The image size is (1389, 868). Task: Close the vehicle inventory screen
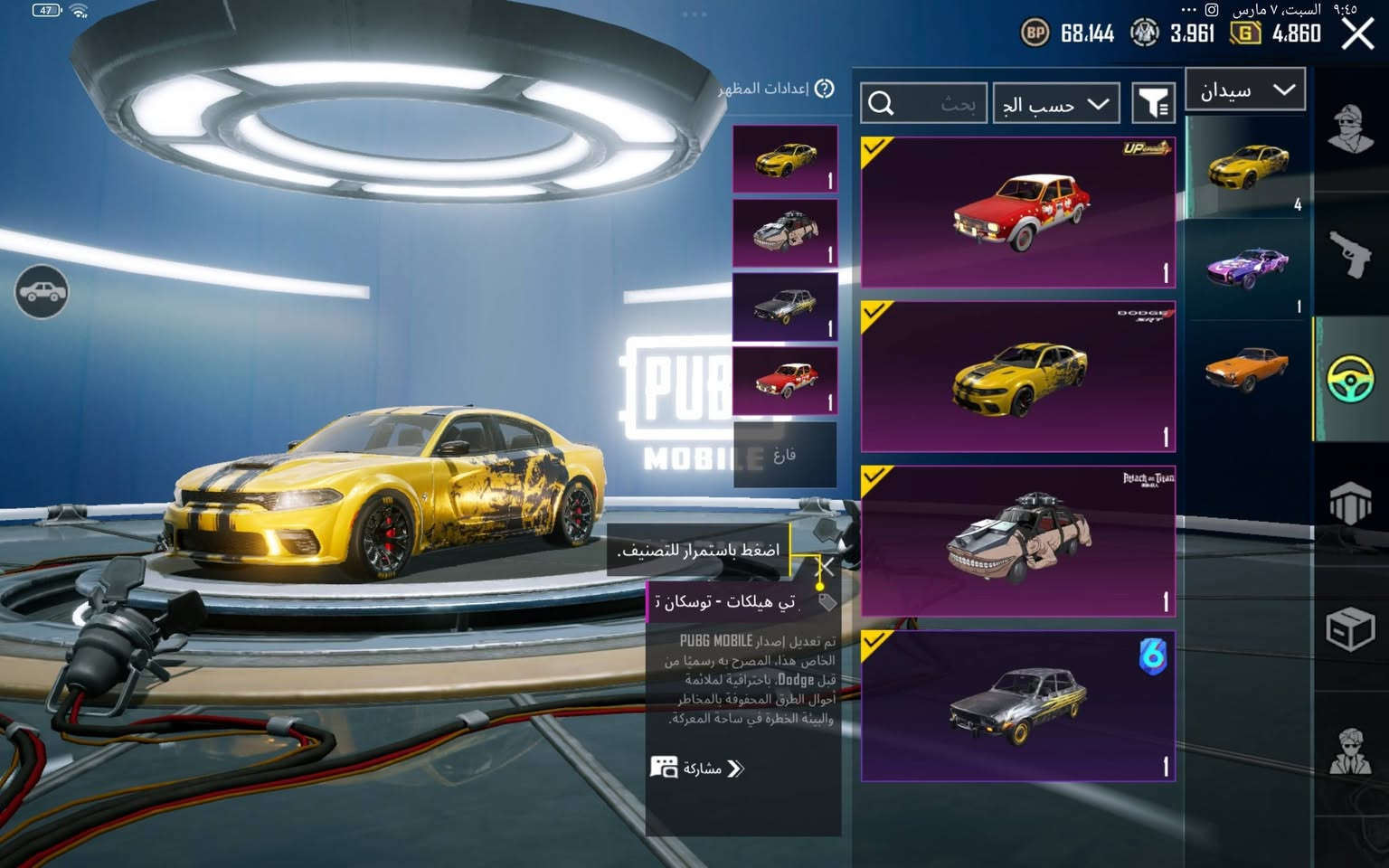tap(1357, 34)
